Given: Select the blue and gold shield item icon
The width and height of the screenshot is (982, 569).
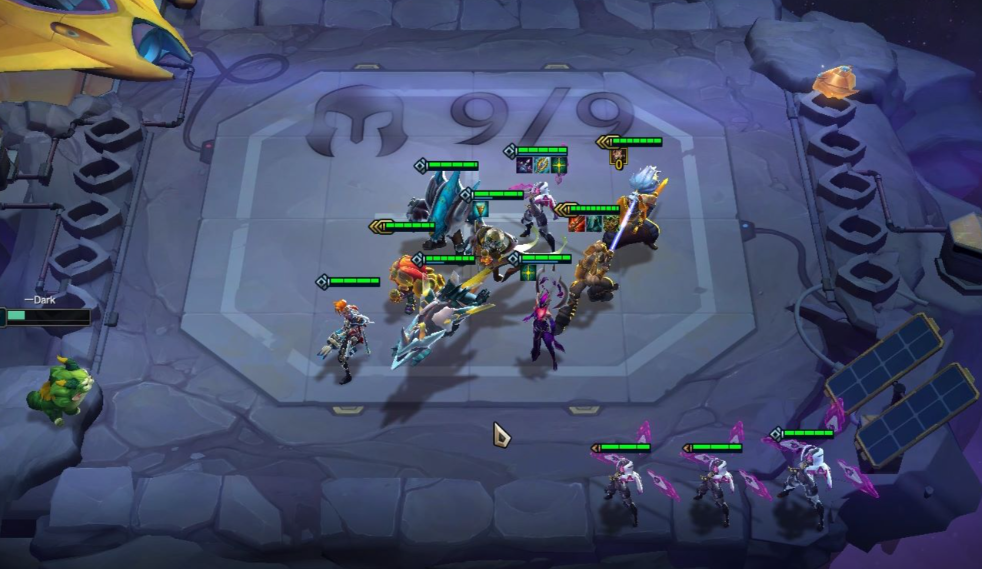Looking at the screenshot, I should pos(480,209).
